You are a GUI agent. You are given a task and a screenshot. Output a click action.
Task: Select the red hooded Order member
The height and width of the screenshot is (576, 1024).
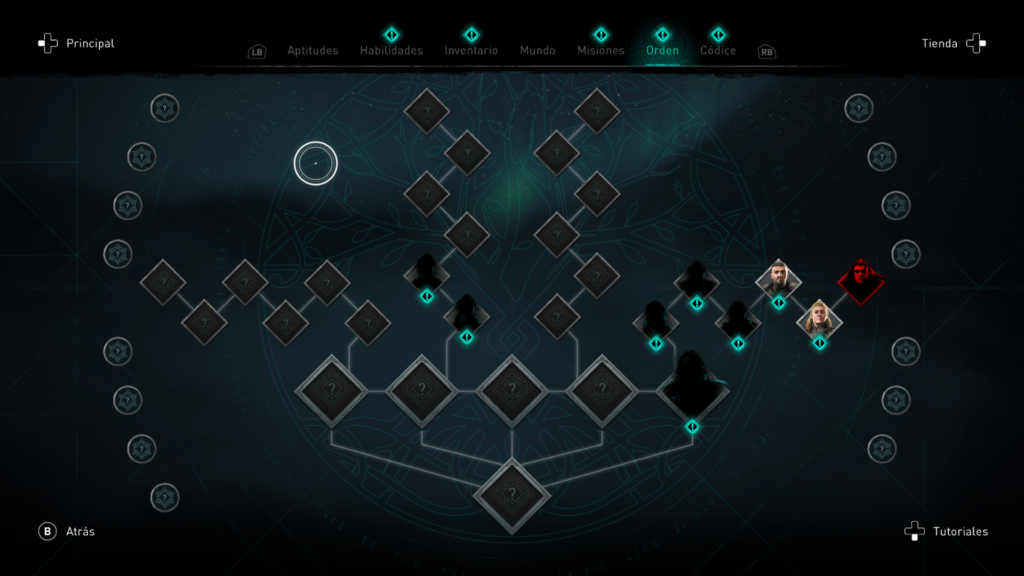859,281
